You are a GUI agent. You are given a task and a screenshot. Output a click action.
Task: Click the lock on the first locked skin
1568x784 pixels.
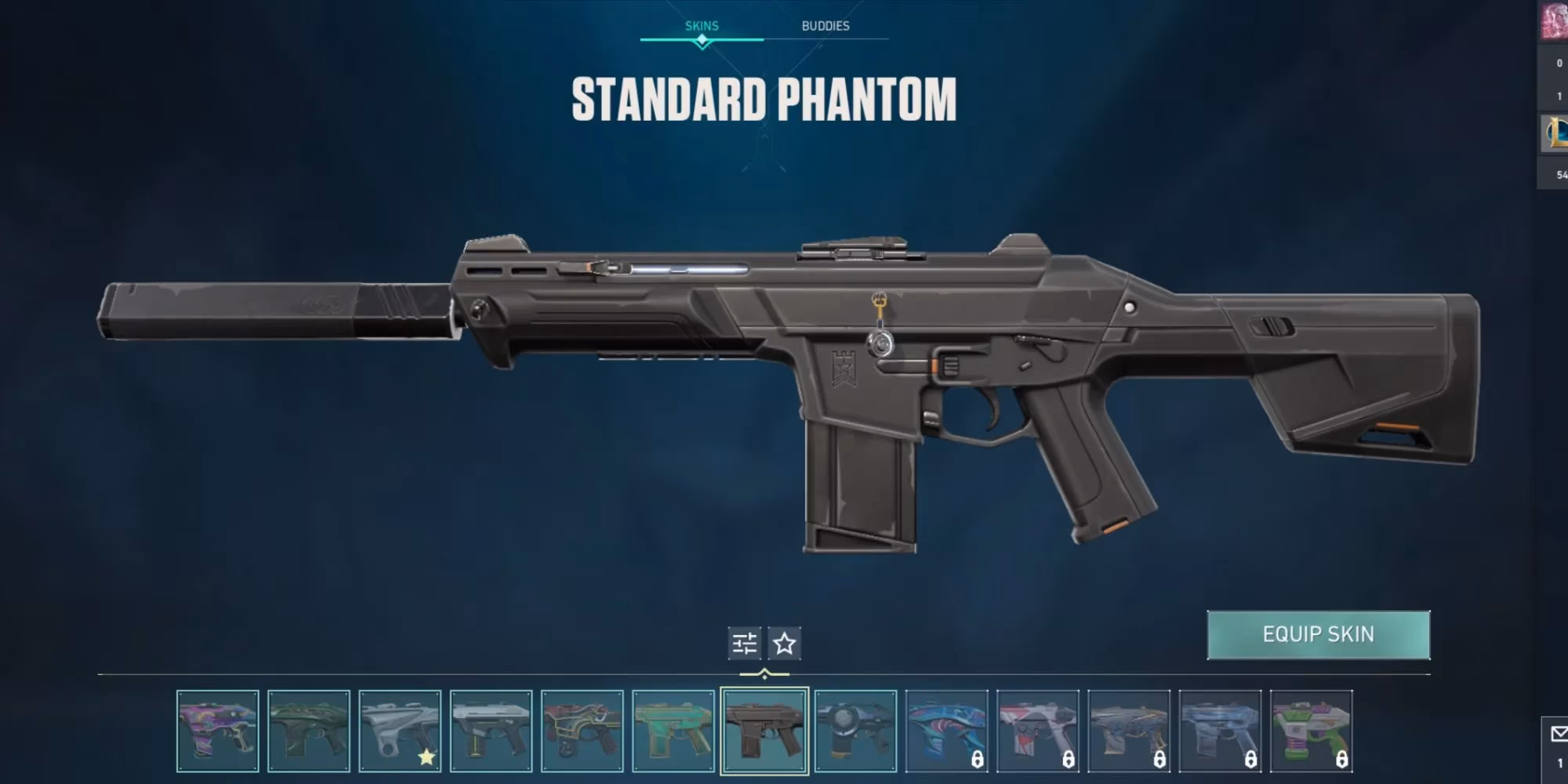(x=978, y=760)
